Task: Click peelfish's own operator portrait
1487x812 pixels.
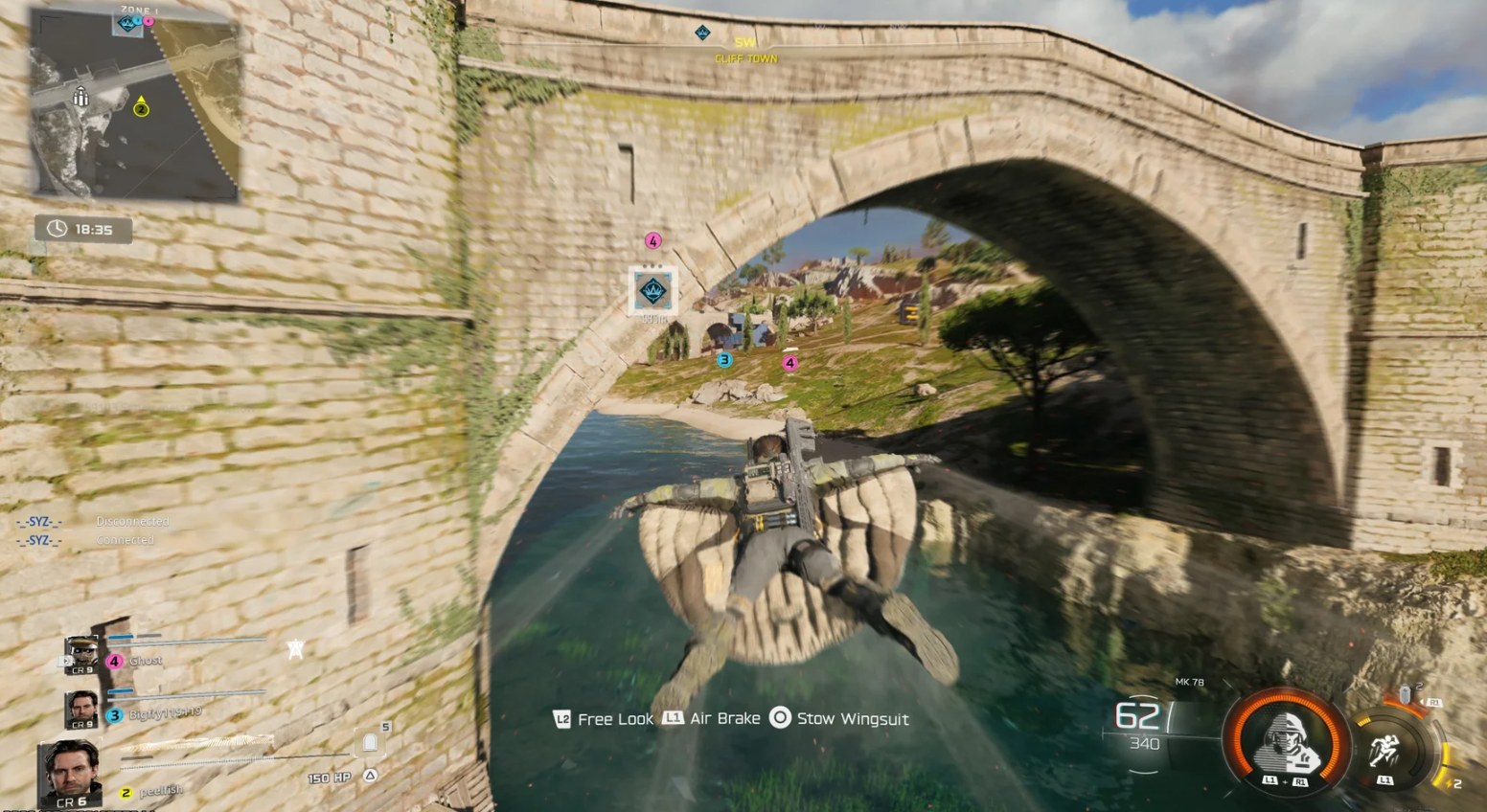Action: pos(70,772)
